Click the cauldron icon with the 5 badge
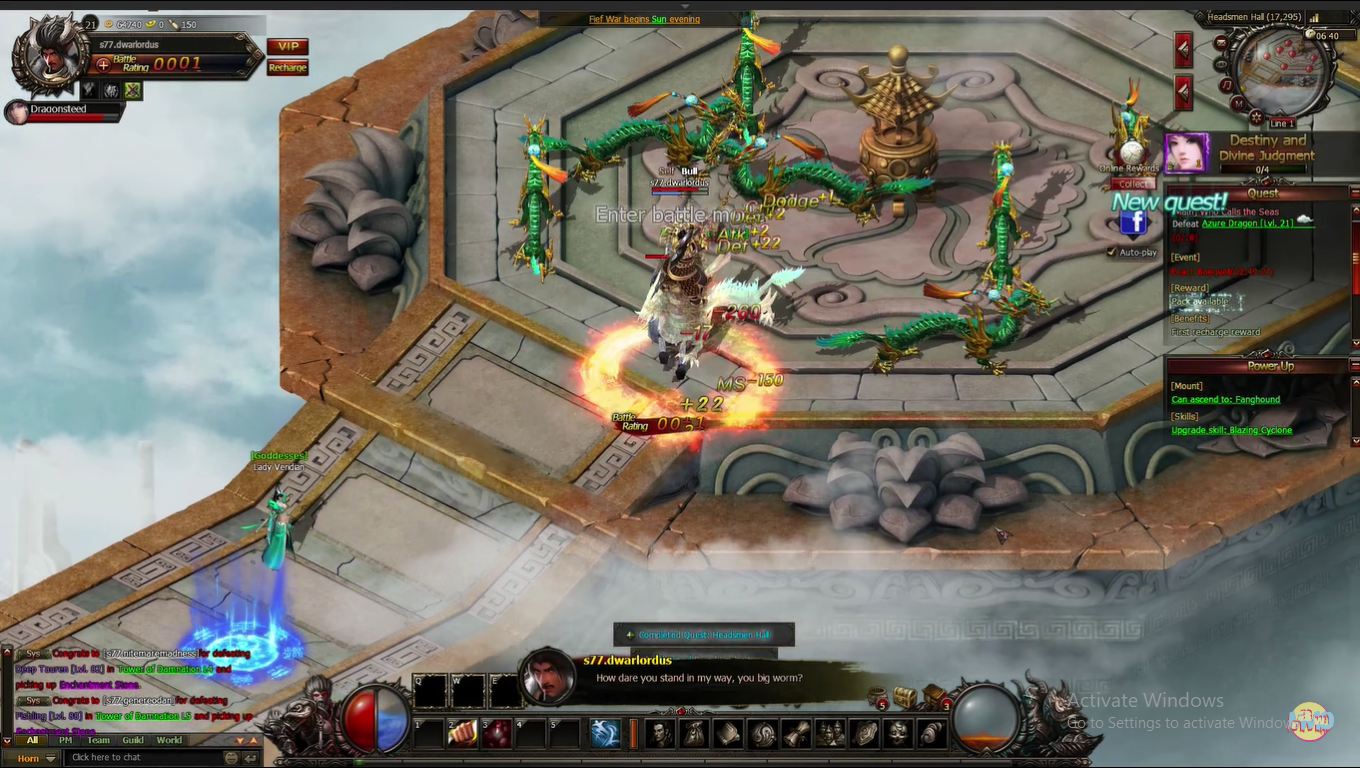 pyautogui.click(x=878, y=694)
